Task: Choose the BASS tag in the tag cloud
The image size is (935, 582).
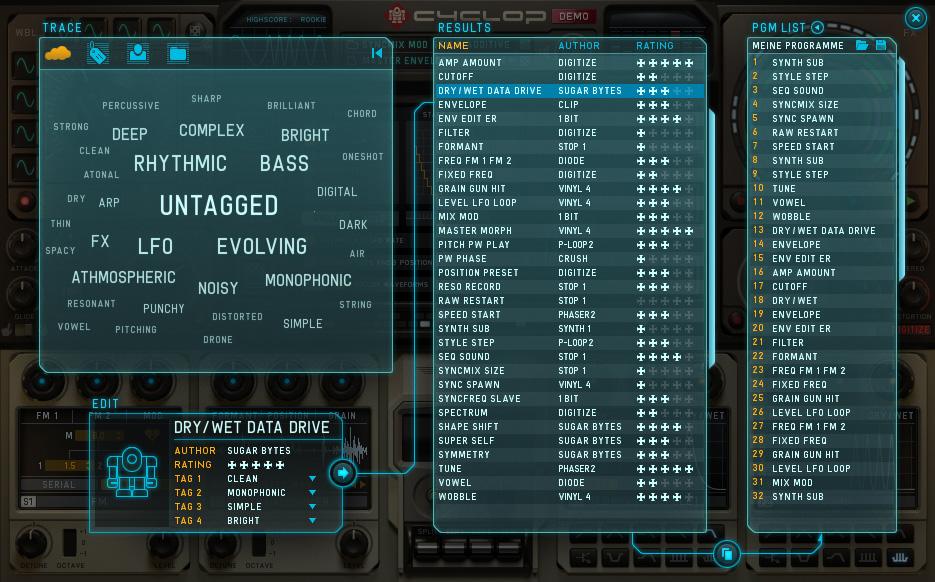Action: pos(284,164)
